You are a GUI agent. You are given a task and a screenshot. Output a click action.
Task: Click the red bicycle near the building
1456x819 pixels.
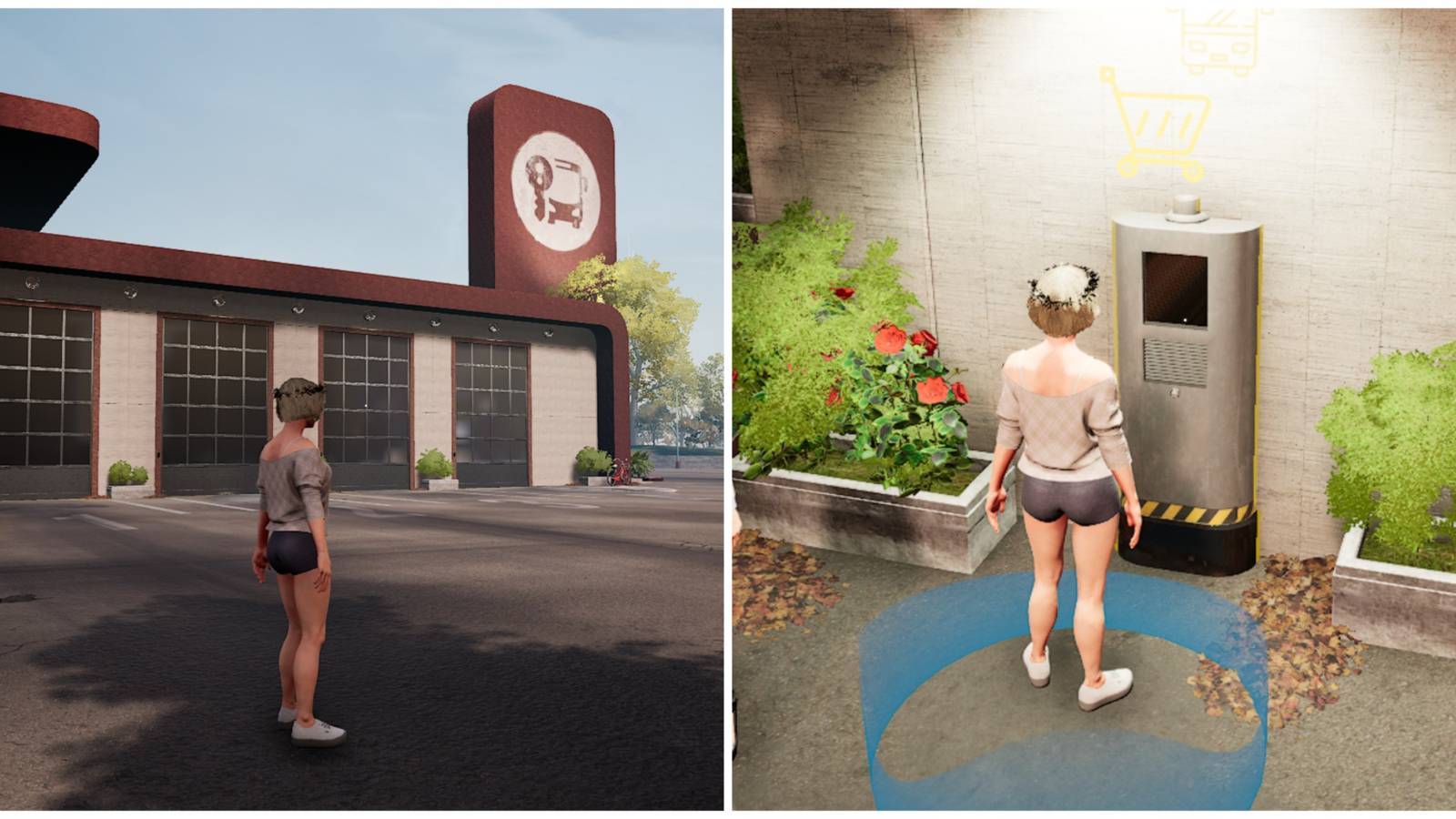click(x=620, y=471)
